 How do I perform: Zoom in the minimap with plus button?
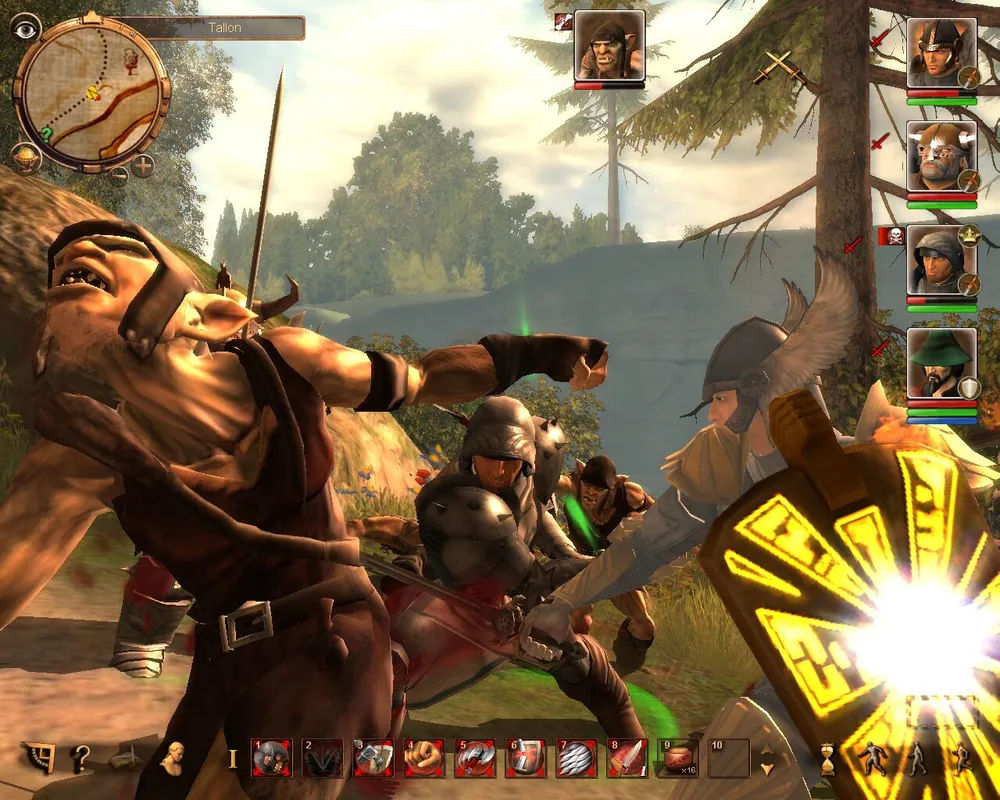143,166
